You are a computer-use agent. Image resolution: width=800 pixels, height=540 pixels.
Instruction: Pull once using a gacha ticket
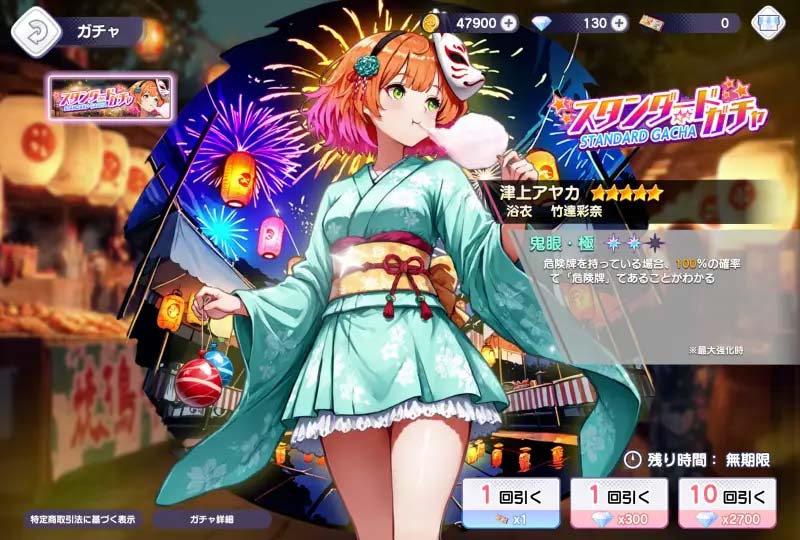click(510, 502)
